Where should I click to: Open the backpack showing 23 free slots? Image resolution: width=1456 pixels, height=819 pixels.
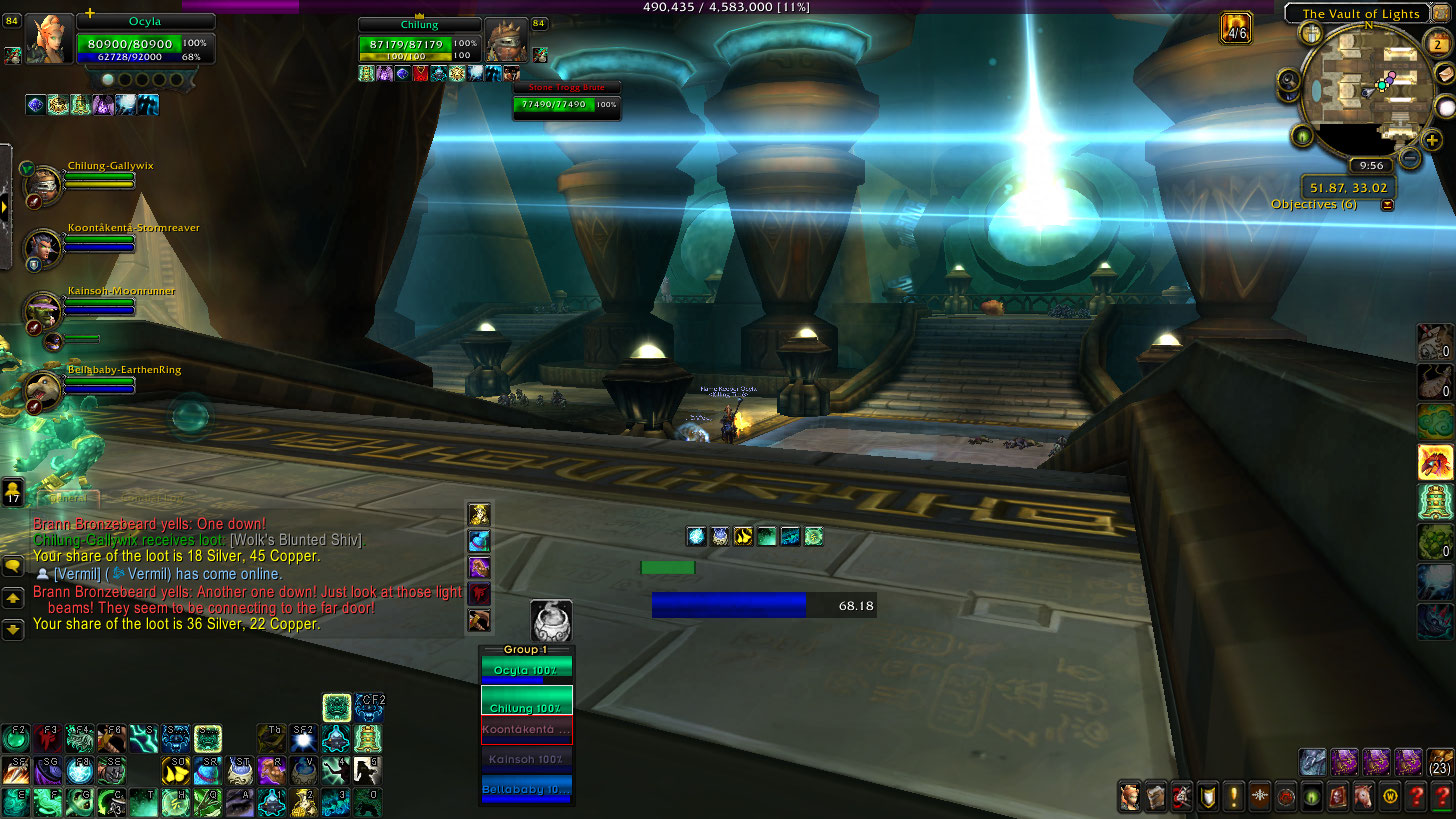tap(1440, 762)
